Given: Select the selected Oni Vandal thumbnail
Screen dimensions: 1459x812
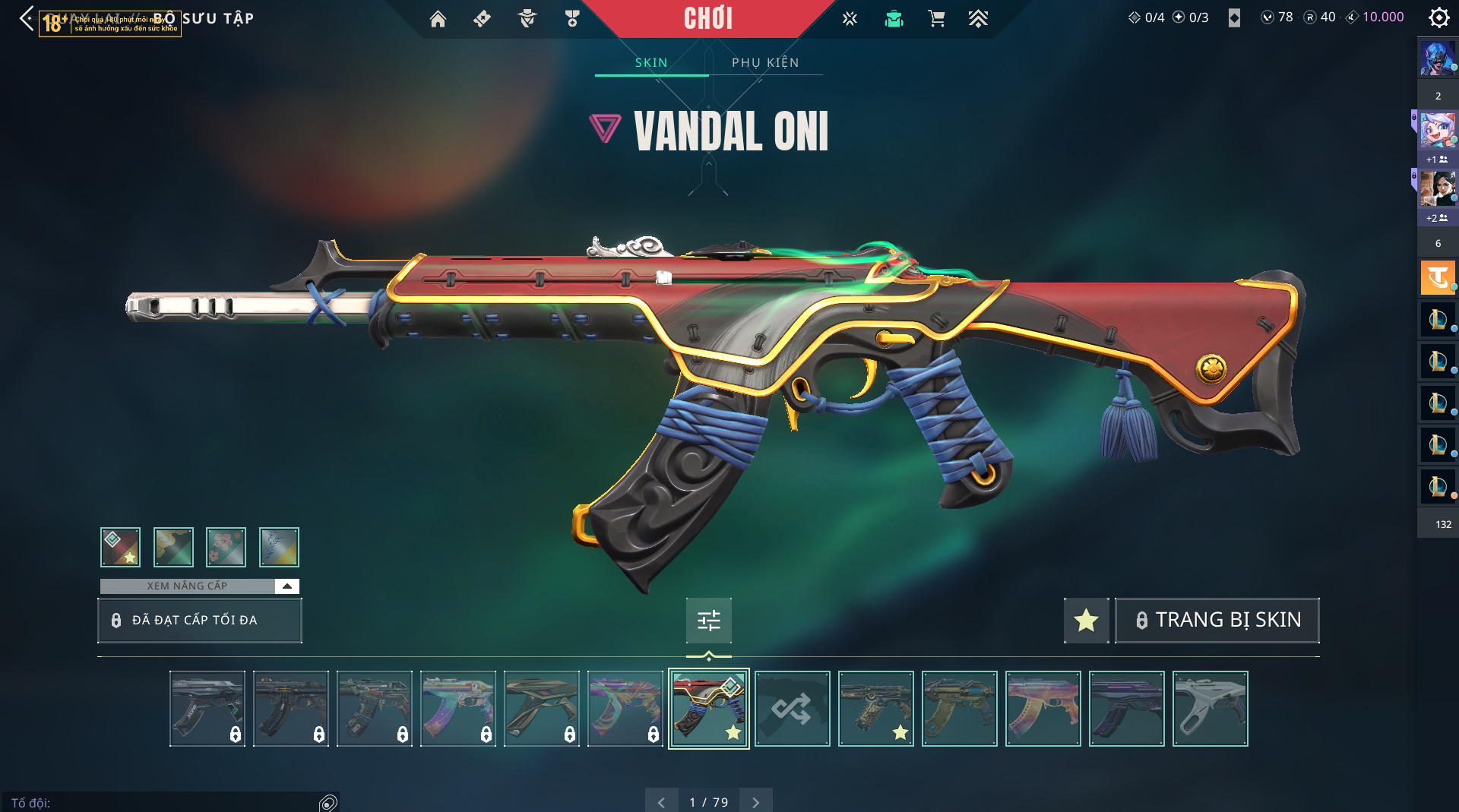Looking at the screenshot, I should pos(708,708).
